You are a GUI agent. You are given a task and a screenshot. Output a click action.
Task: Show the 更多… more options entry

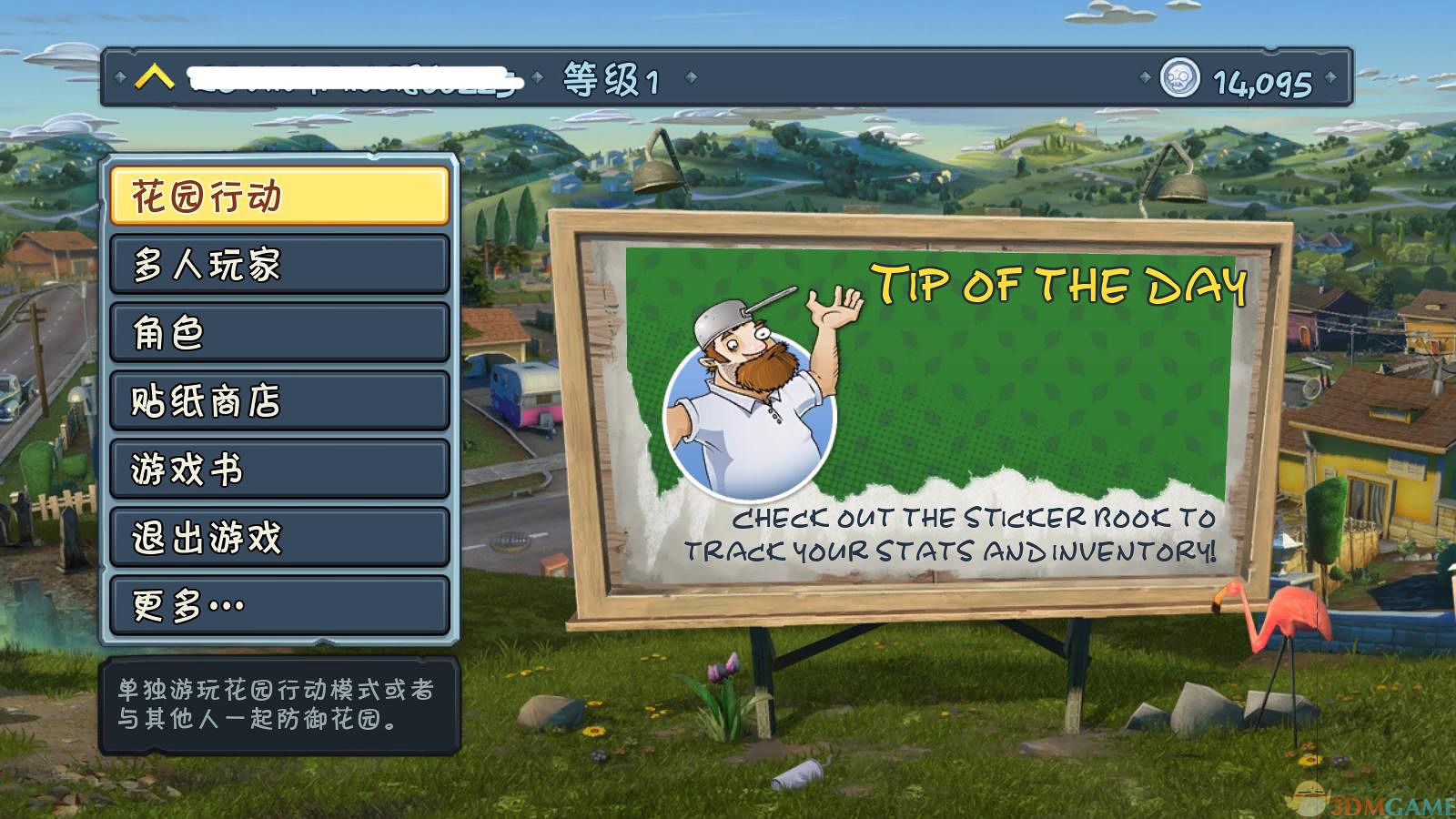[x=279, y=605]
